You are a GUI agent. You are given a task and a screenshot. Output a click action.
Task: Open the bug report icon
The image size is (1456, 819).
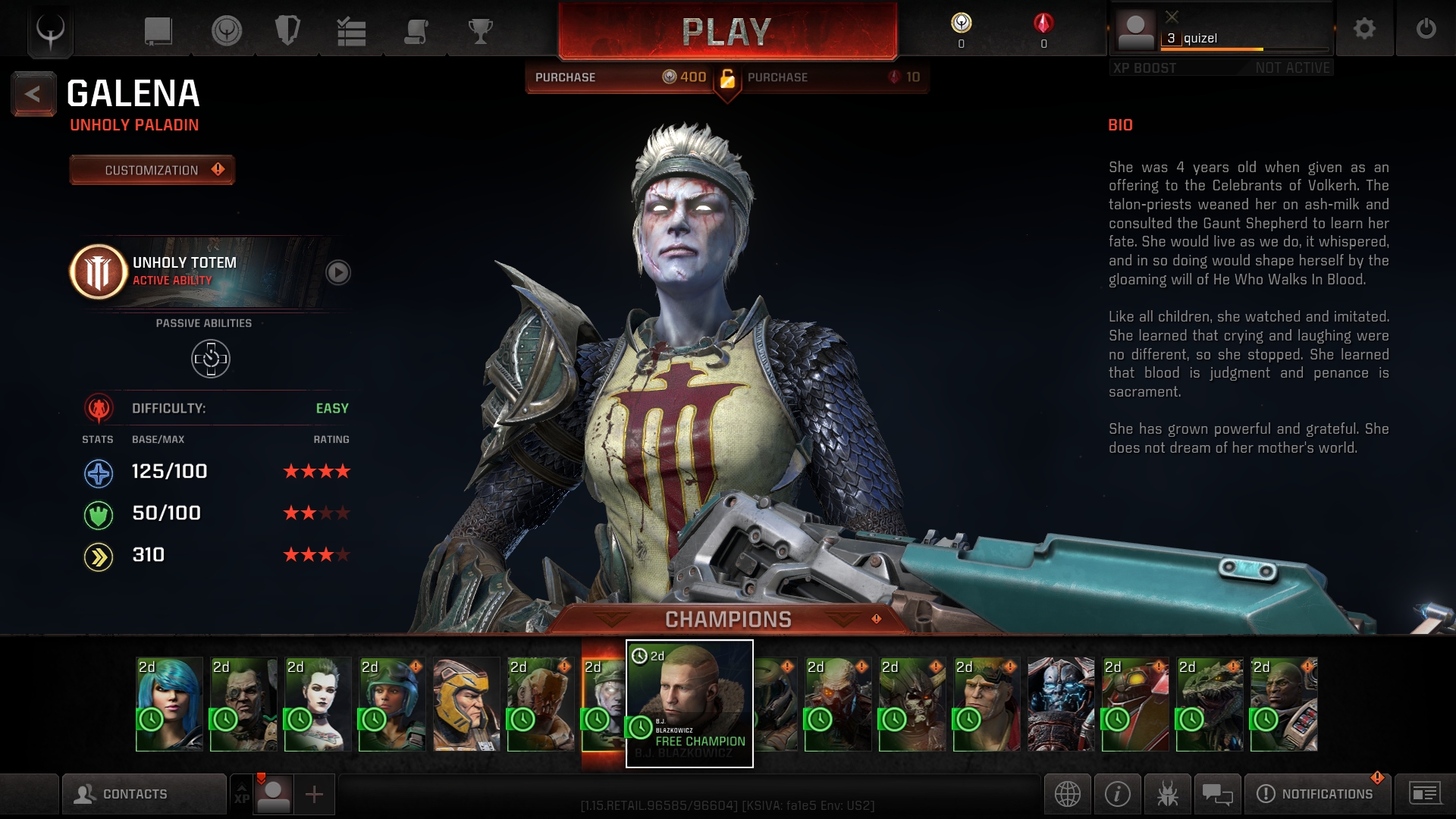tap(1167, 794)
